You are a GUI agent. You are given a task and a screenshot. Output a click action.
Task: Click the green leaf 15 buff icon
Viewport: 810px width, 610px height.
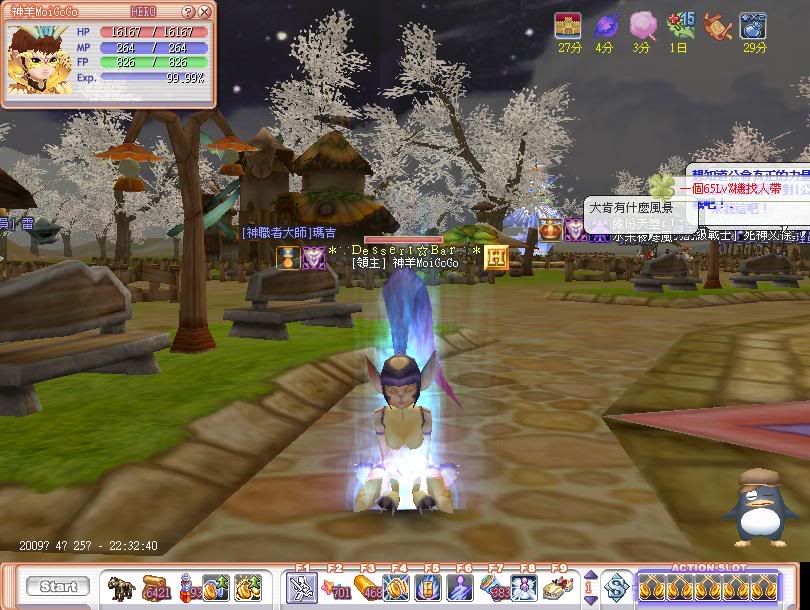[x=680, y=26]
